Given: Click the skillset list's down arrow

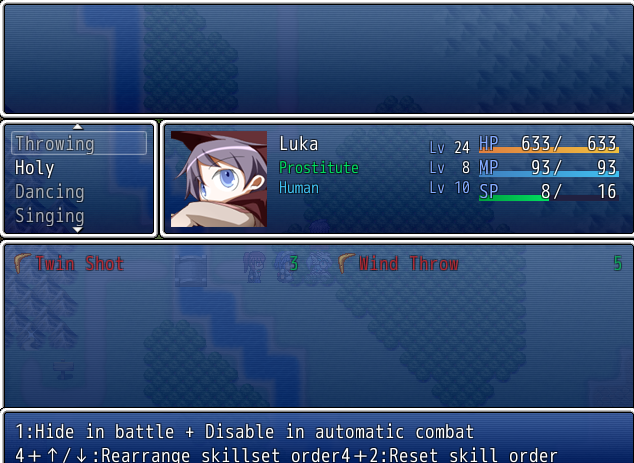Looking at the screenshot, I should tap(78, 230).
